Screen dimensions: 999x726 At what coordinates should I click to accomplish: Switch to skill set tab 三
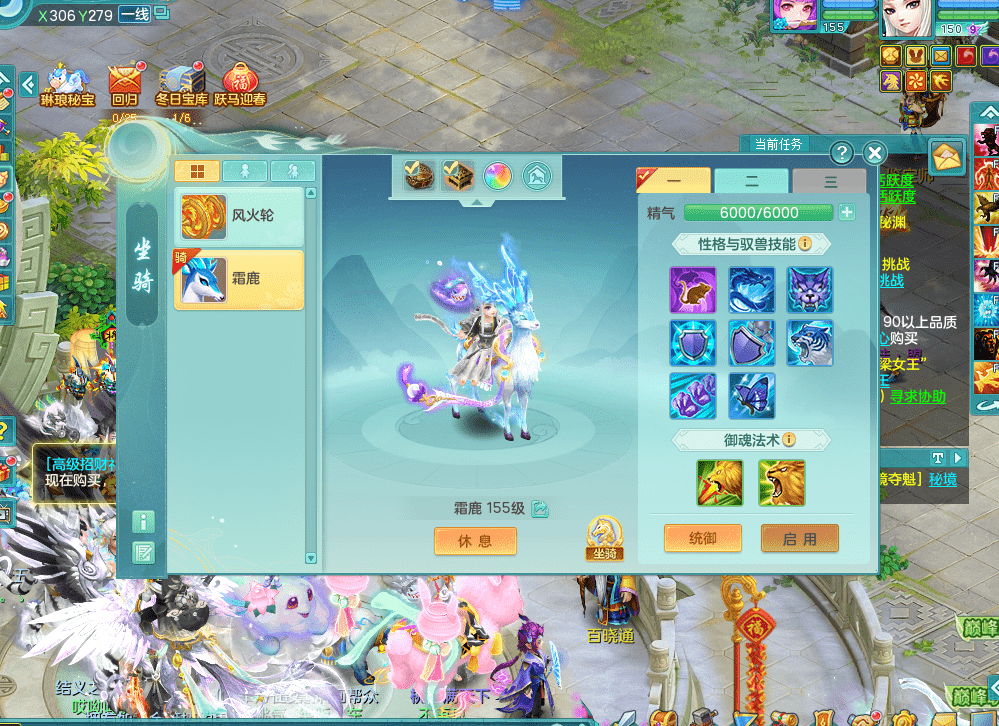click(829, 181)
